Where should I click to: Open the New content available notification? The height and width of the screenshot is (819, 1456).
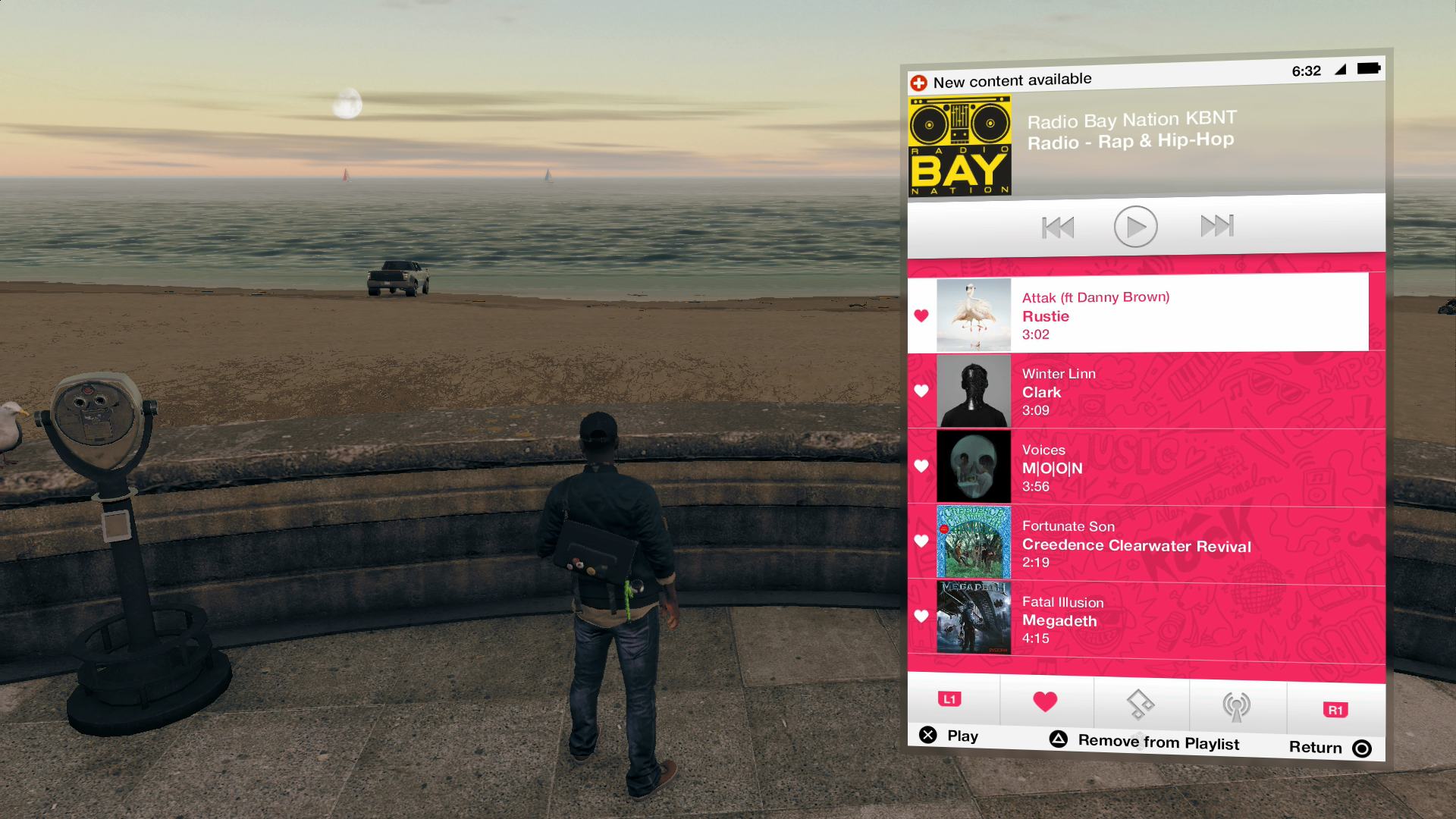(1012, 79)
